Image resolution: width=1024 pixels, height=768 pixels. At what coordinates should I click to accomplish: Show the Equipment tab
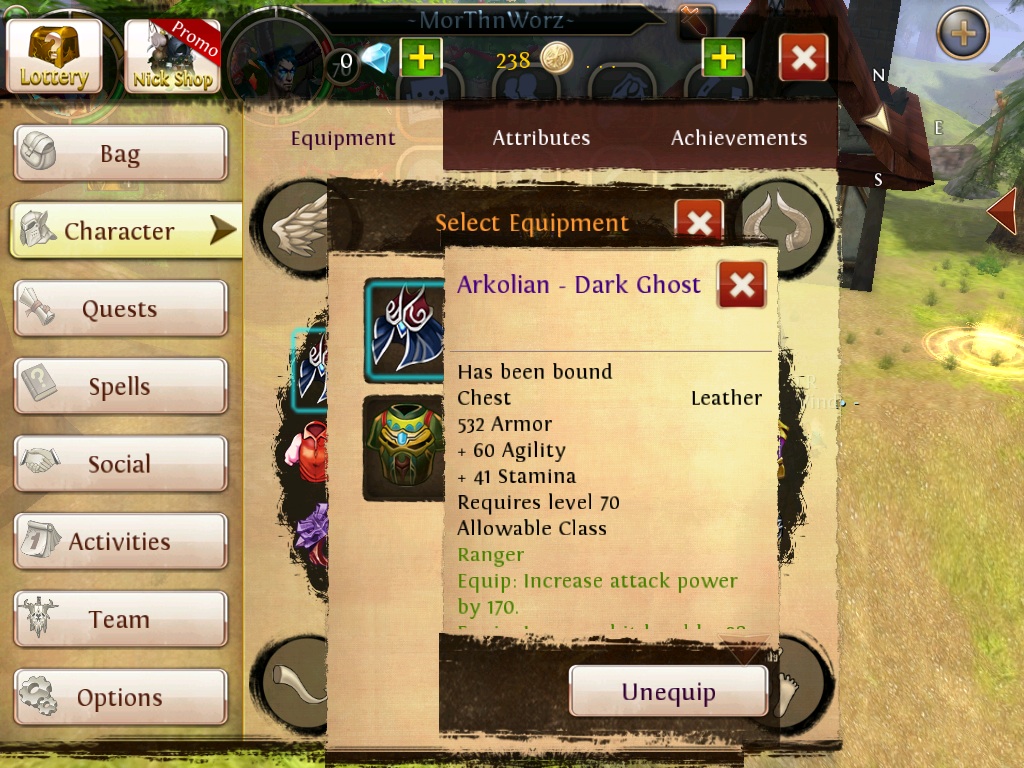(x=343, y=138)
